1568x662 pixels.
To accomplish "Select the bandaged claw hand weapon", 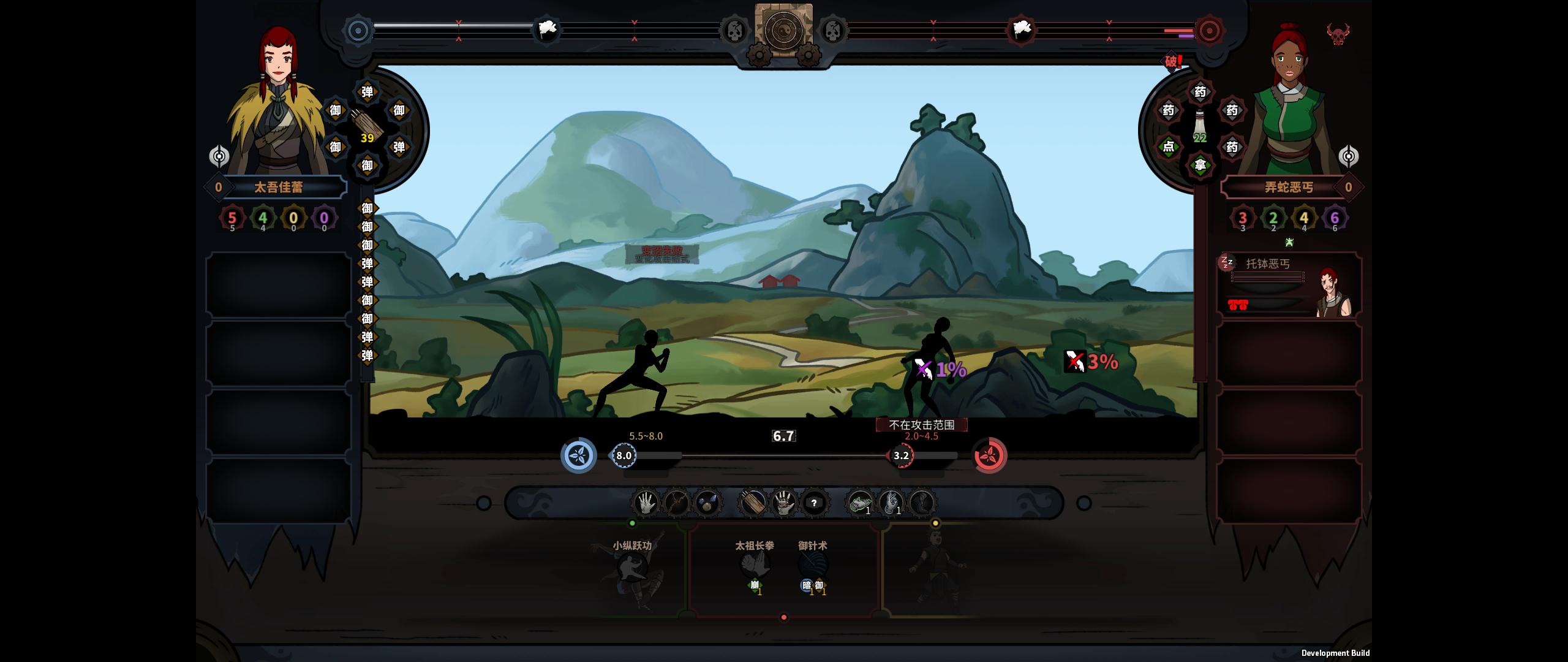I will coord(783,503).
